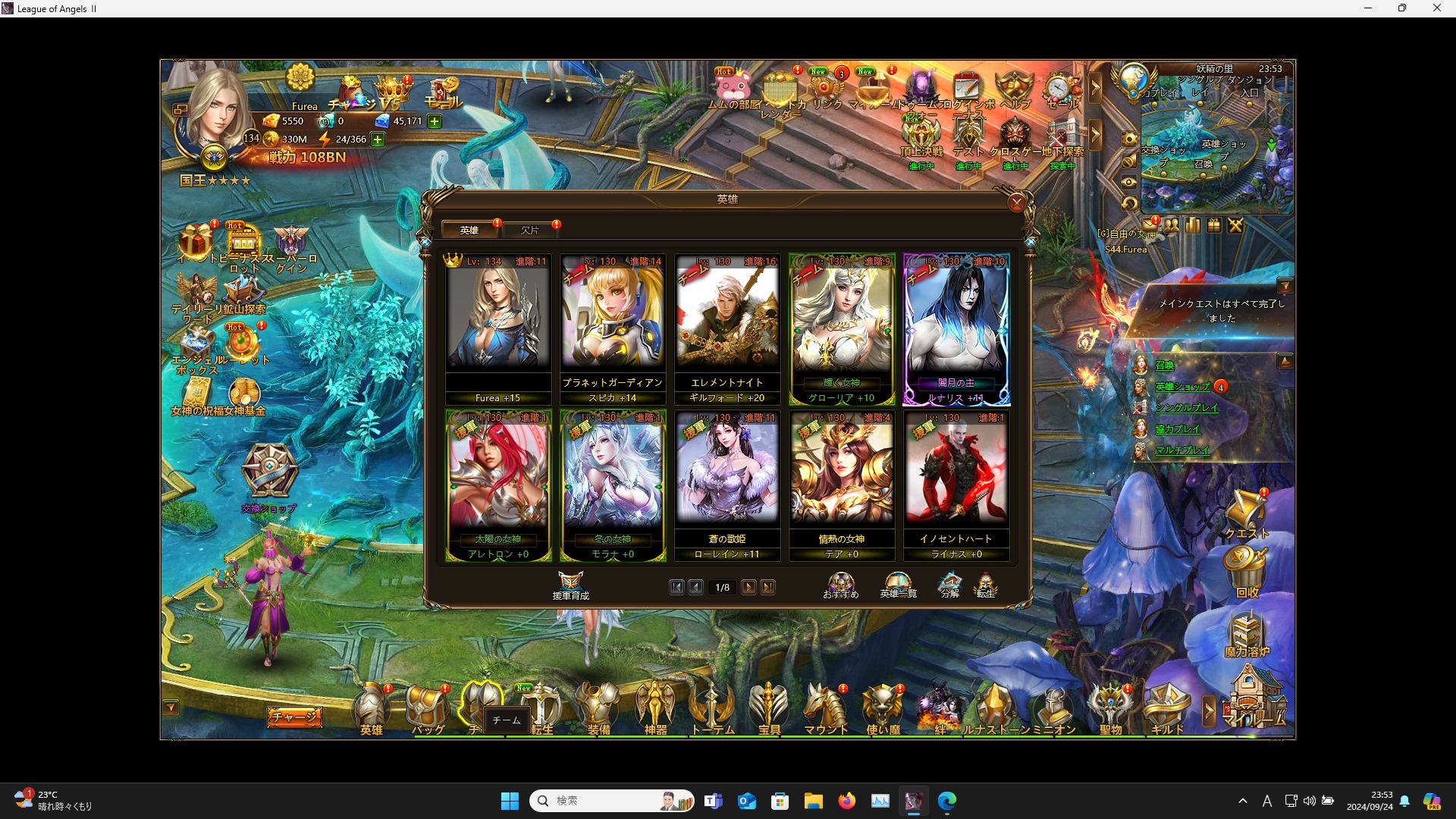Toggle the eye visibility icon beside minimap

[1128, 180]
